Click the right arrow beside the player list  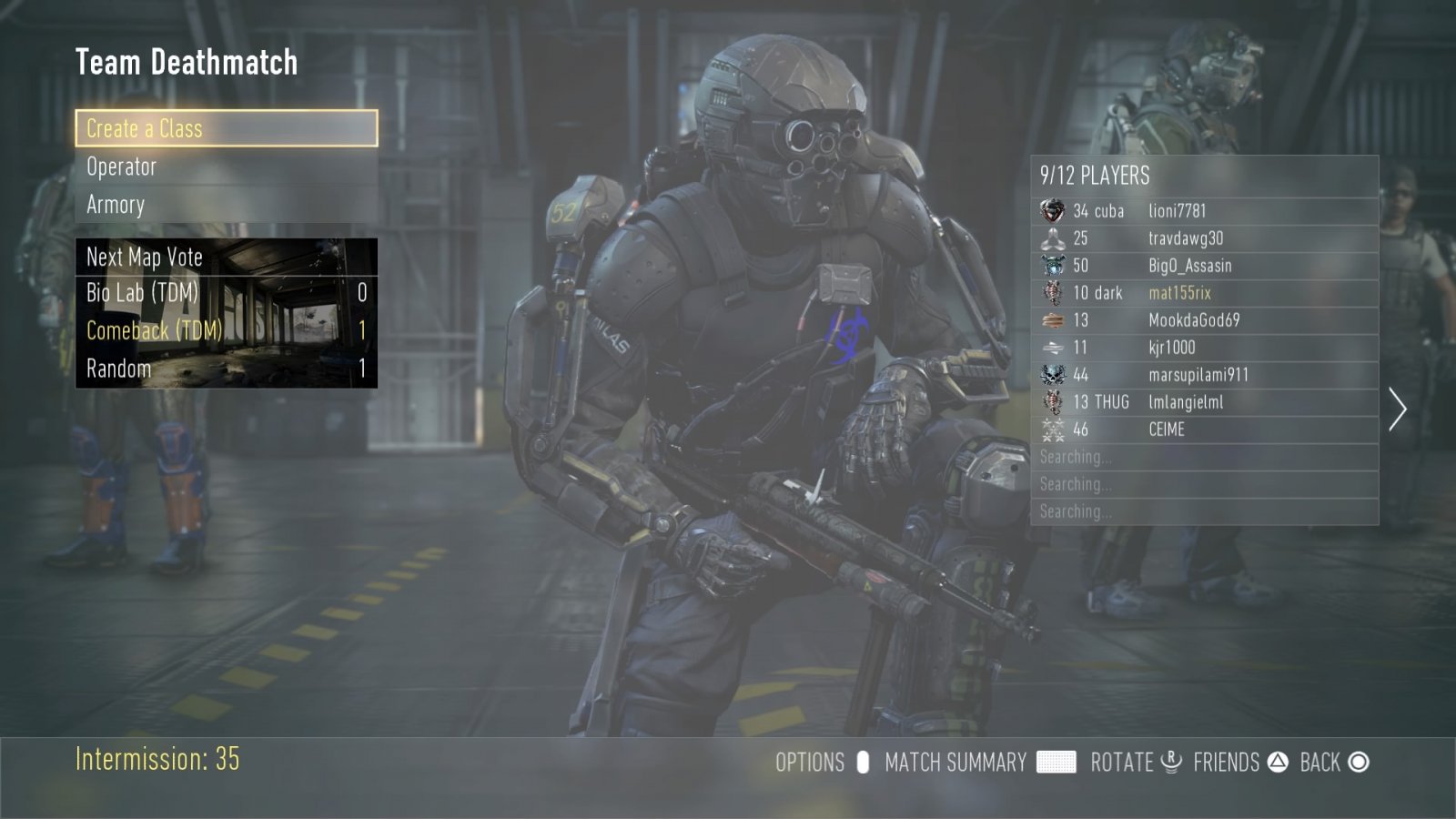(x=1398, y=409)
